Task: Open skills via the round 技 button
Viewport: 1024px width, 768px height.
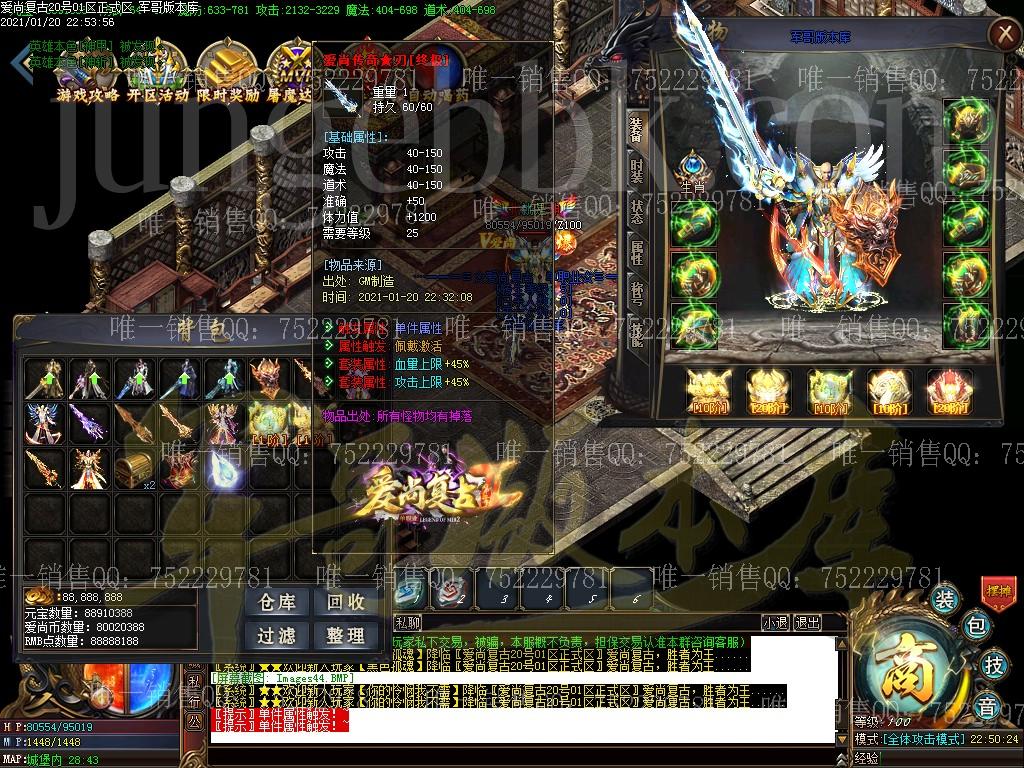Action: click(x=993, y=664)
